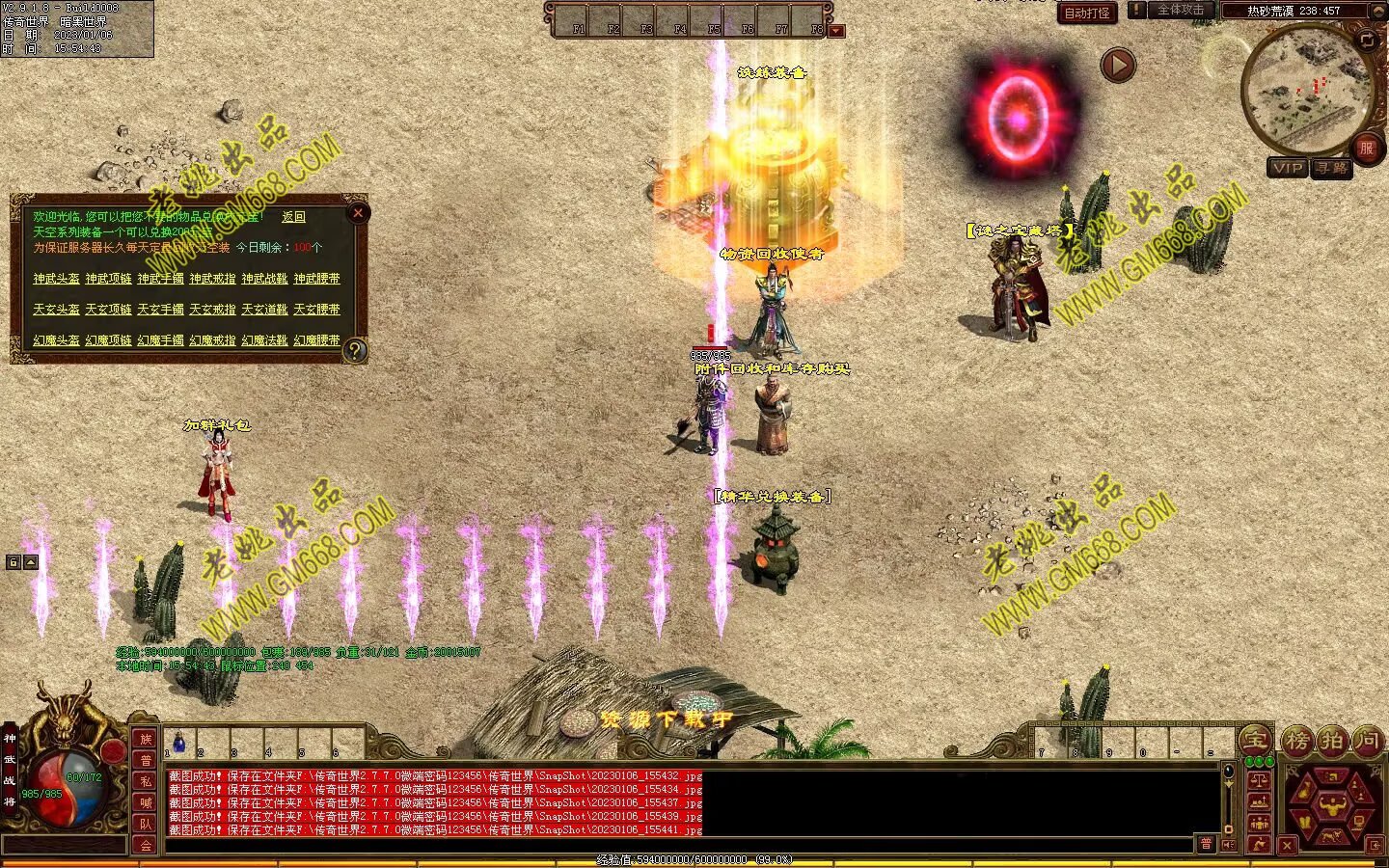Switch the 全体攻击 attack mode
The image size is (1389, 868).
pyautogui.click(x=1180, y=11)
